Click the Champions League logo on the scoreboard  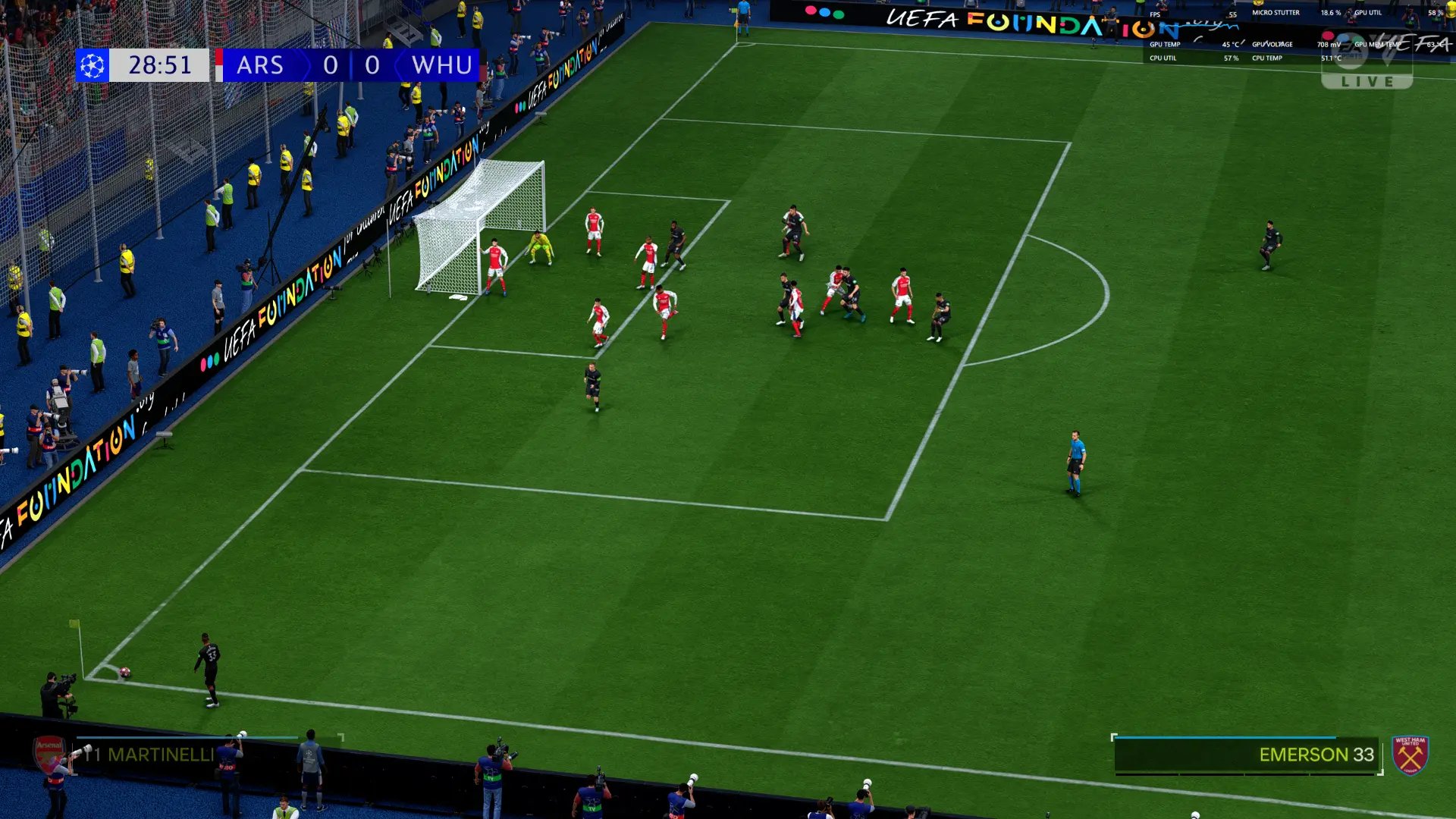coord(93,65)
